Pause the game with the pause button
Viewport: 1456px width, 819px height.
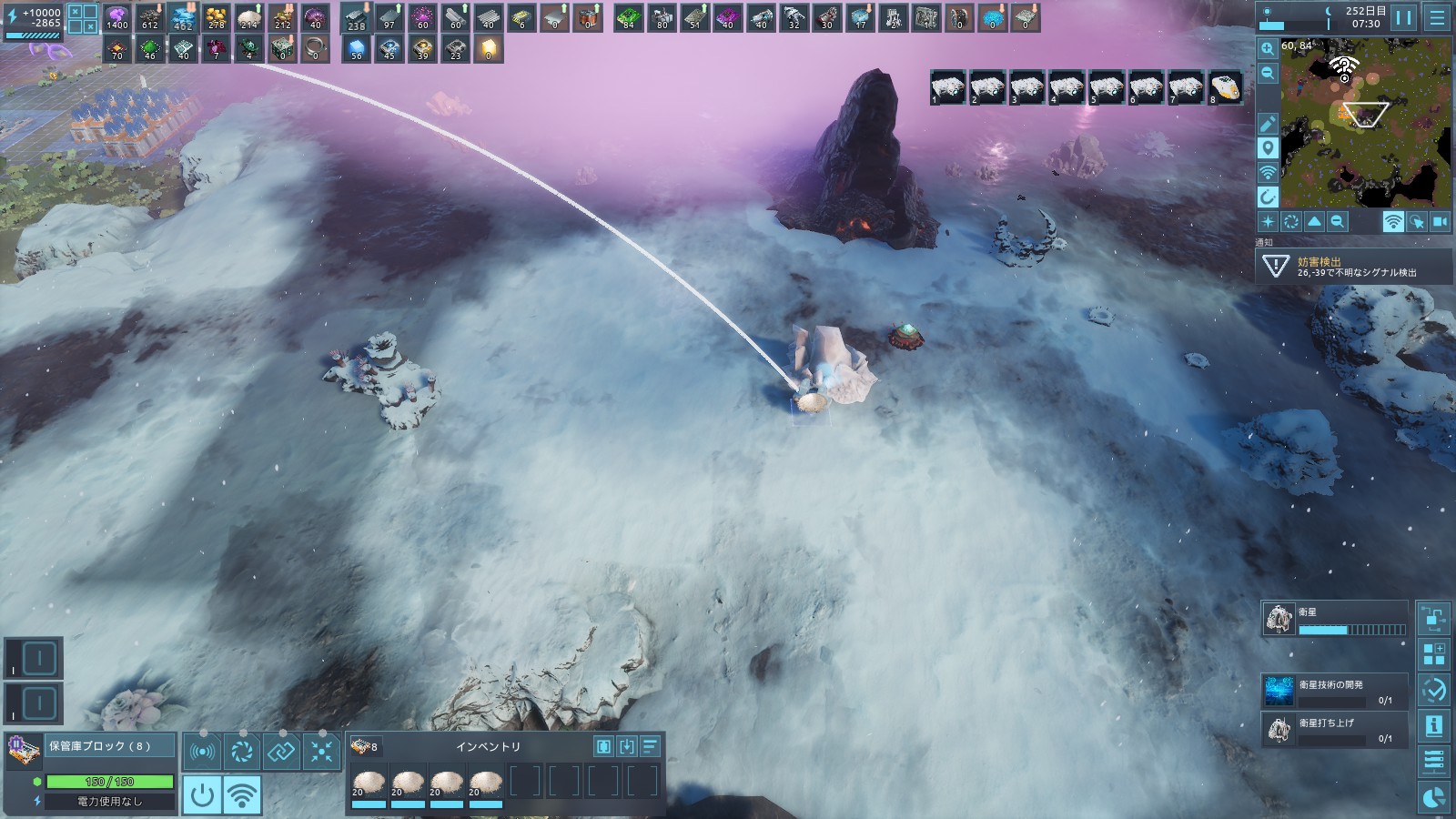click(1404, 17)
